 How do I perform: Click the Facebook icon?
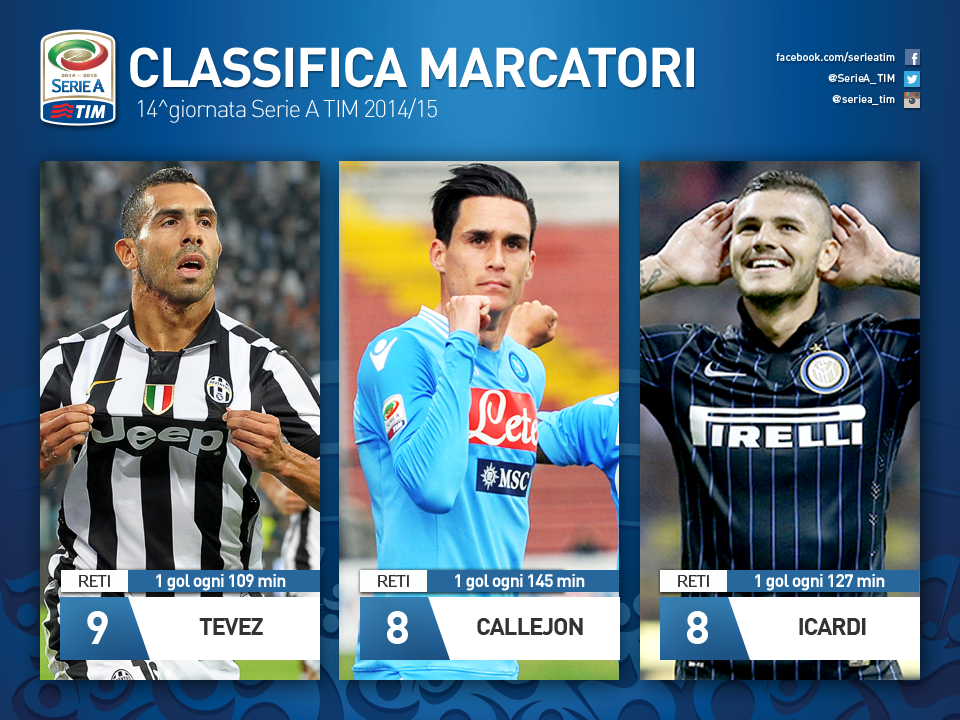click(x=912, y=58)
